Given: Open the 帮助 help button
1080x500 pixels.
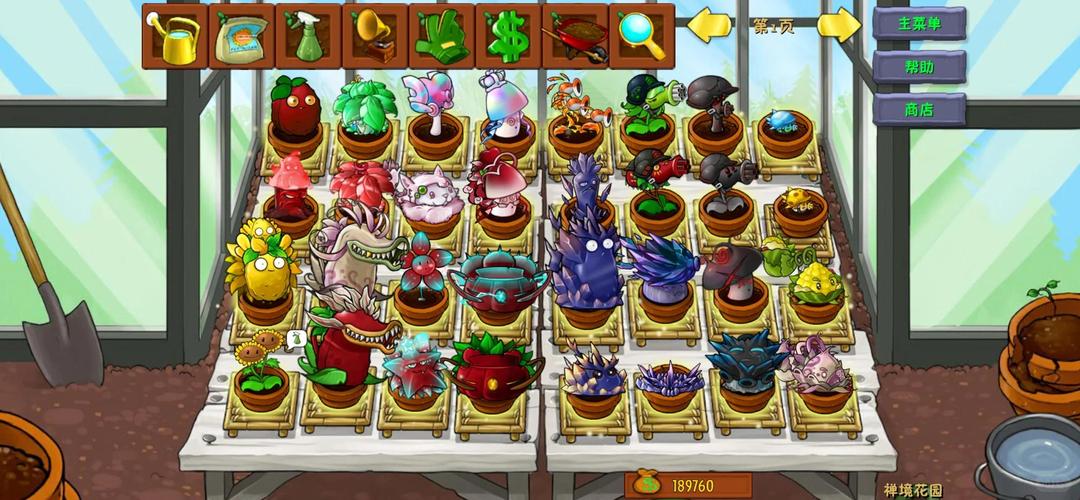Looking at the screenshot, I should (x=919, y=66).
